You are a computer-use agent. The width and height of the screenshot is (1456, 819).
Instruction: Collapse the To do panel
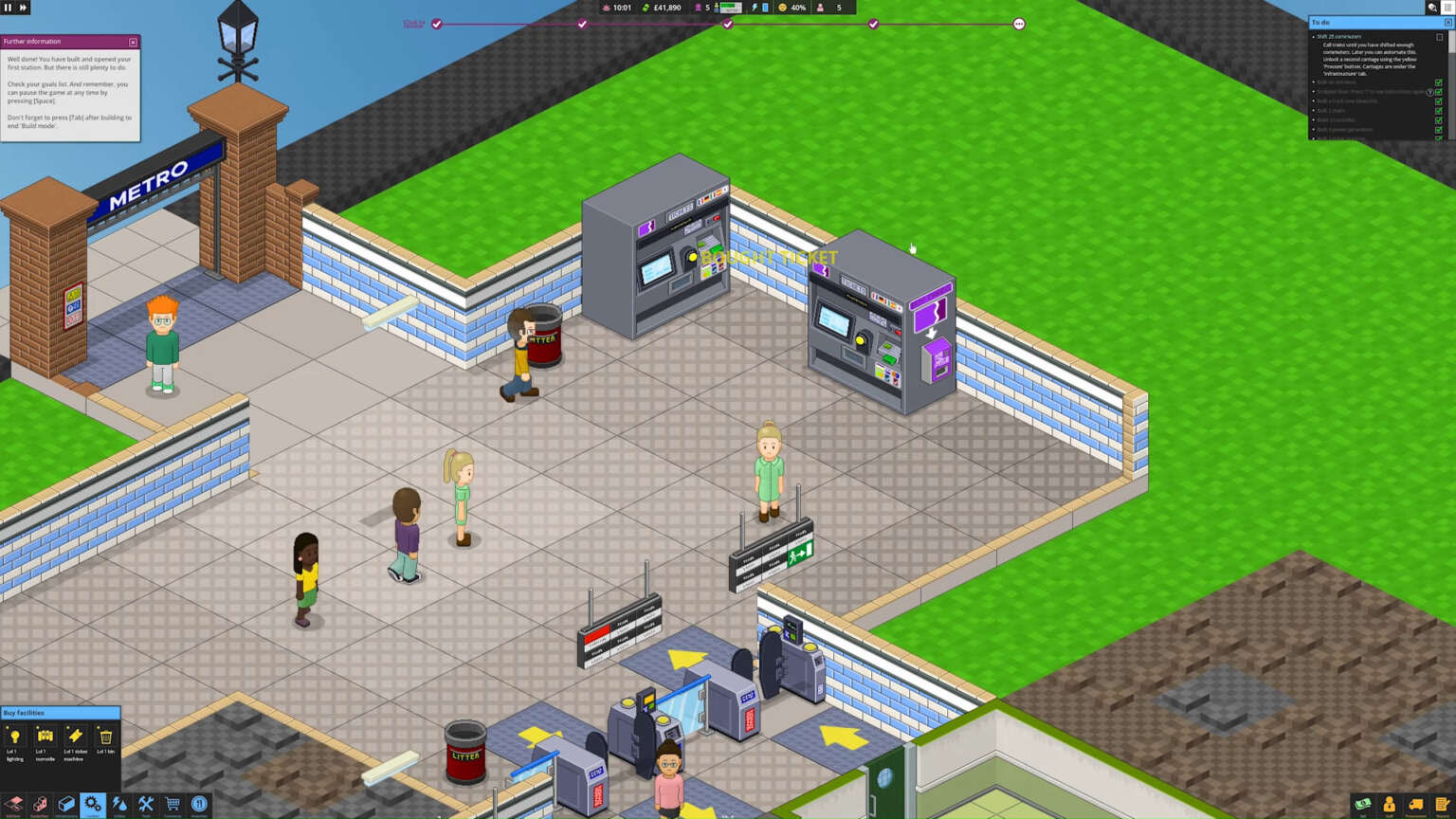[x=1447, y=21]
